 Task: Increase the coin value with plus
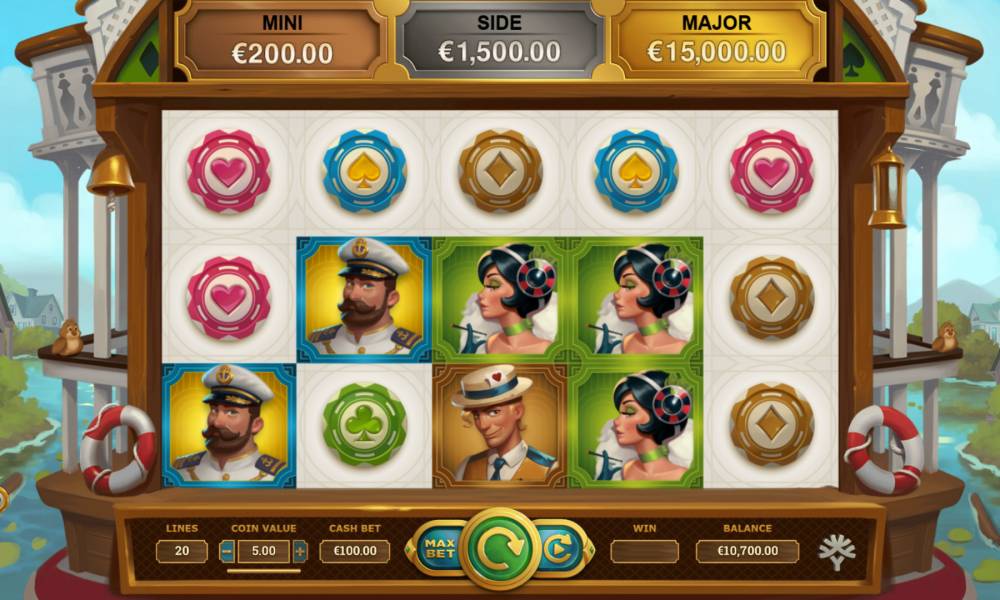[299, 551]
